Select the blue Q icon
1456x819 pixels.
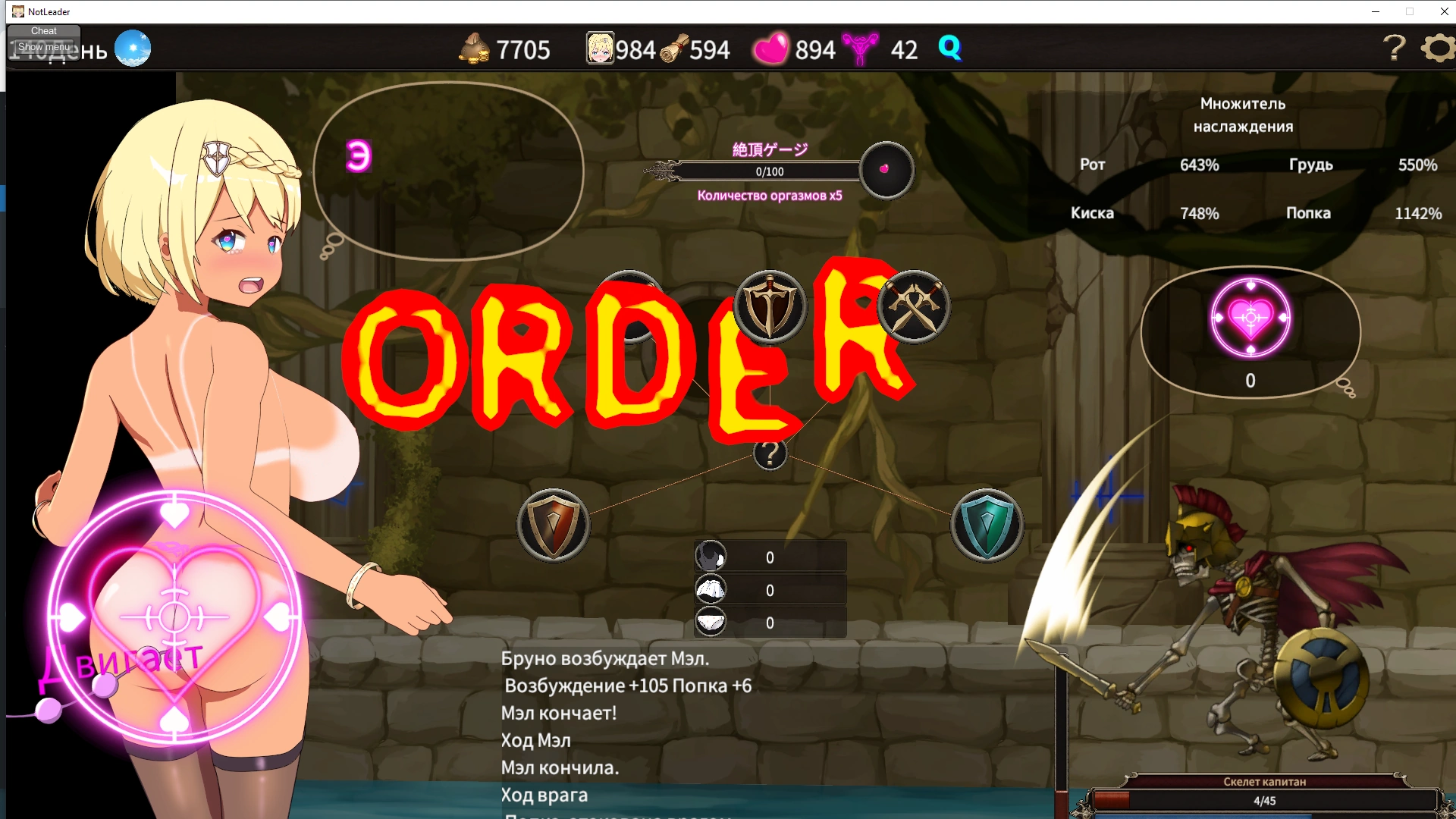949,48
